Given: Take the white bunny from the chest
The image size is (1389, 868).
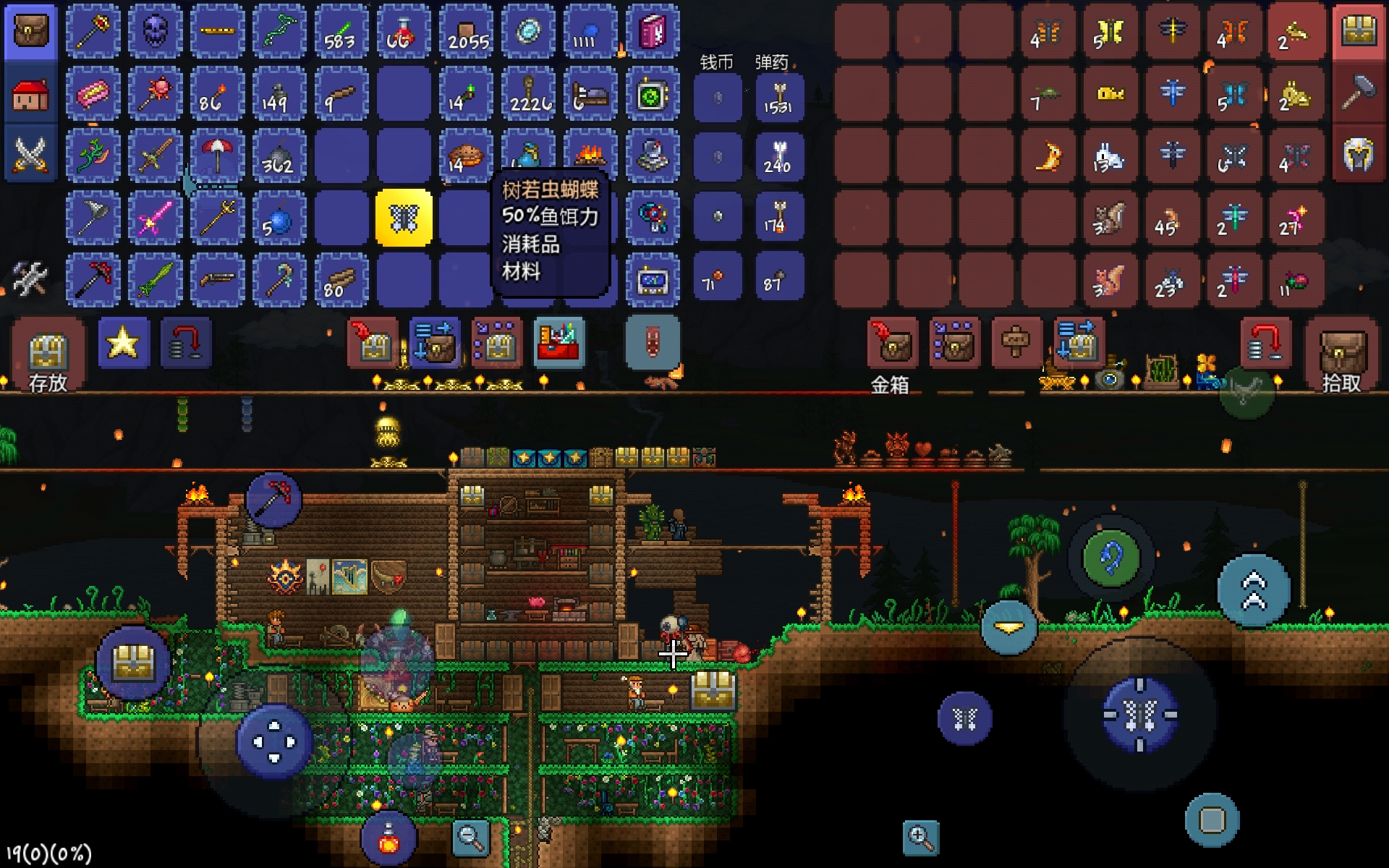Looking at the screenshot, I should [x=1109, y=156].
